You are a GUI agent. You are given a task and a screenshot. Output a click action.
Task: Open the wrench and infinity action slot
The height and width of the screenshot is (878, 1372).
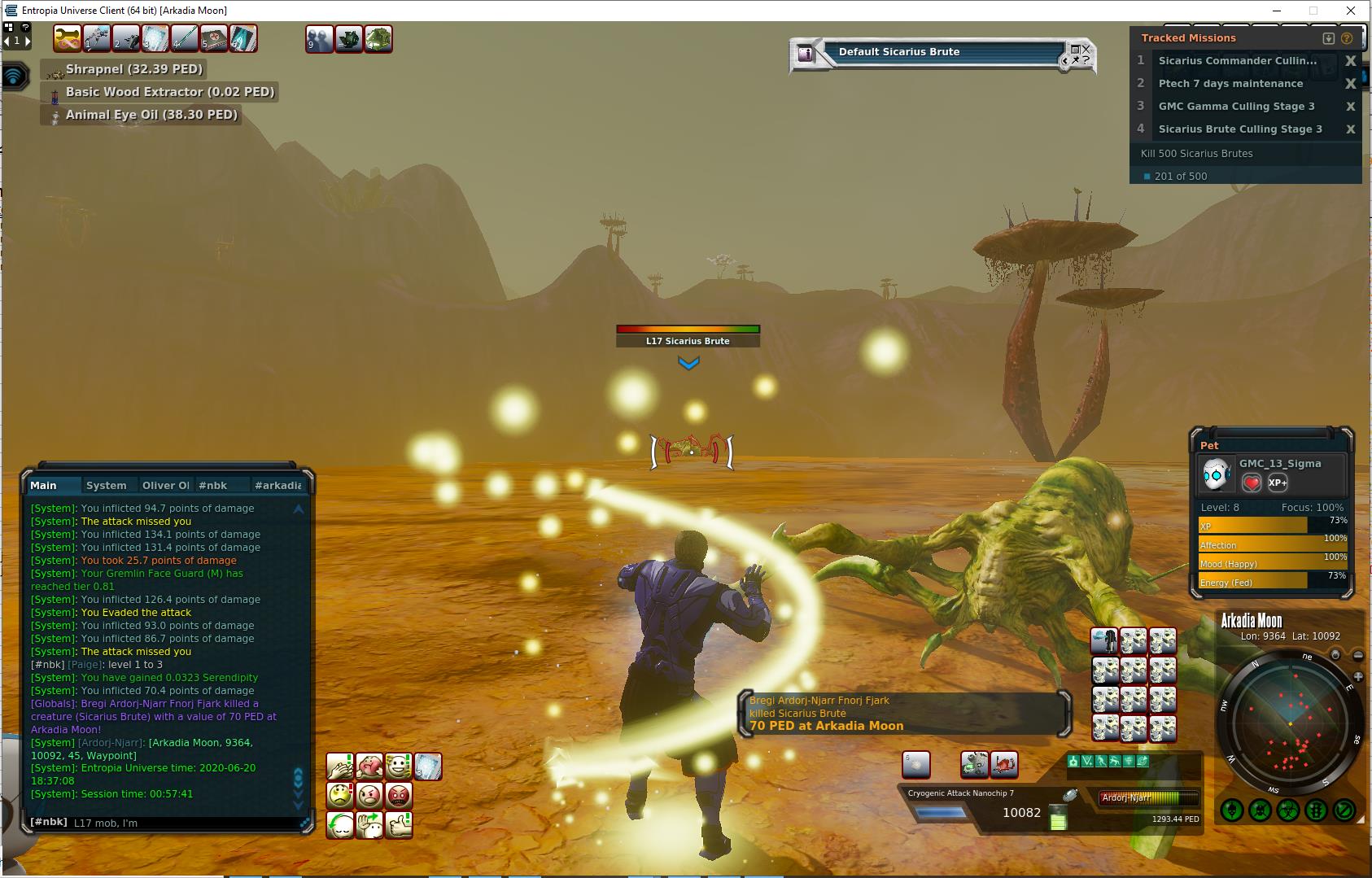coord(68,38)
